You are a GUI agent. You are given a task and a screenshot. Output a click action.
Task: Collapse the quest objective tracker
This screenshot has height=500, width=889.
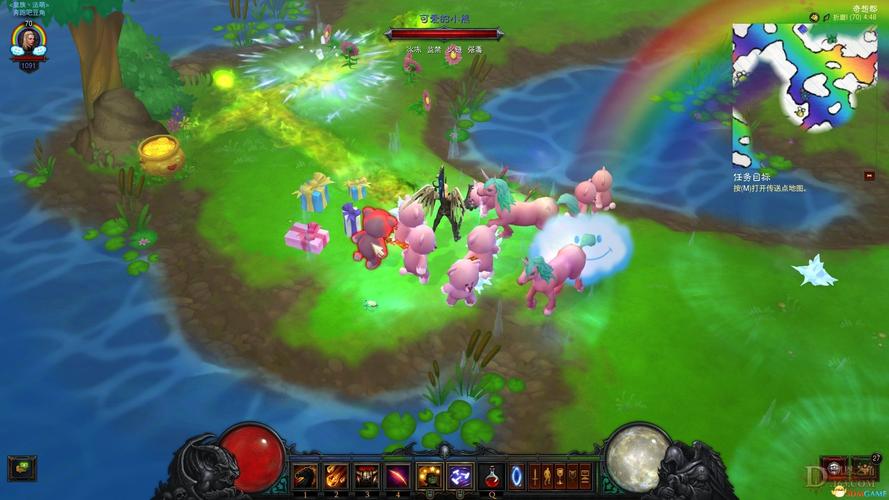pyautogui.click(x=869, y=176)
